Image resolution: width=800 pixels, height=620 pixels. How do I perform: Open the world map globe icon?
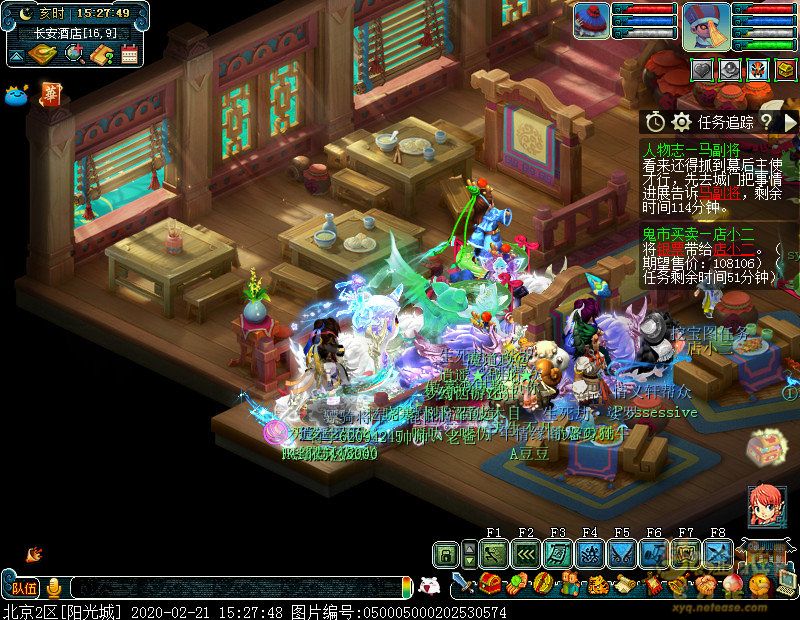(75, 54)
